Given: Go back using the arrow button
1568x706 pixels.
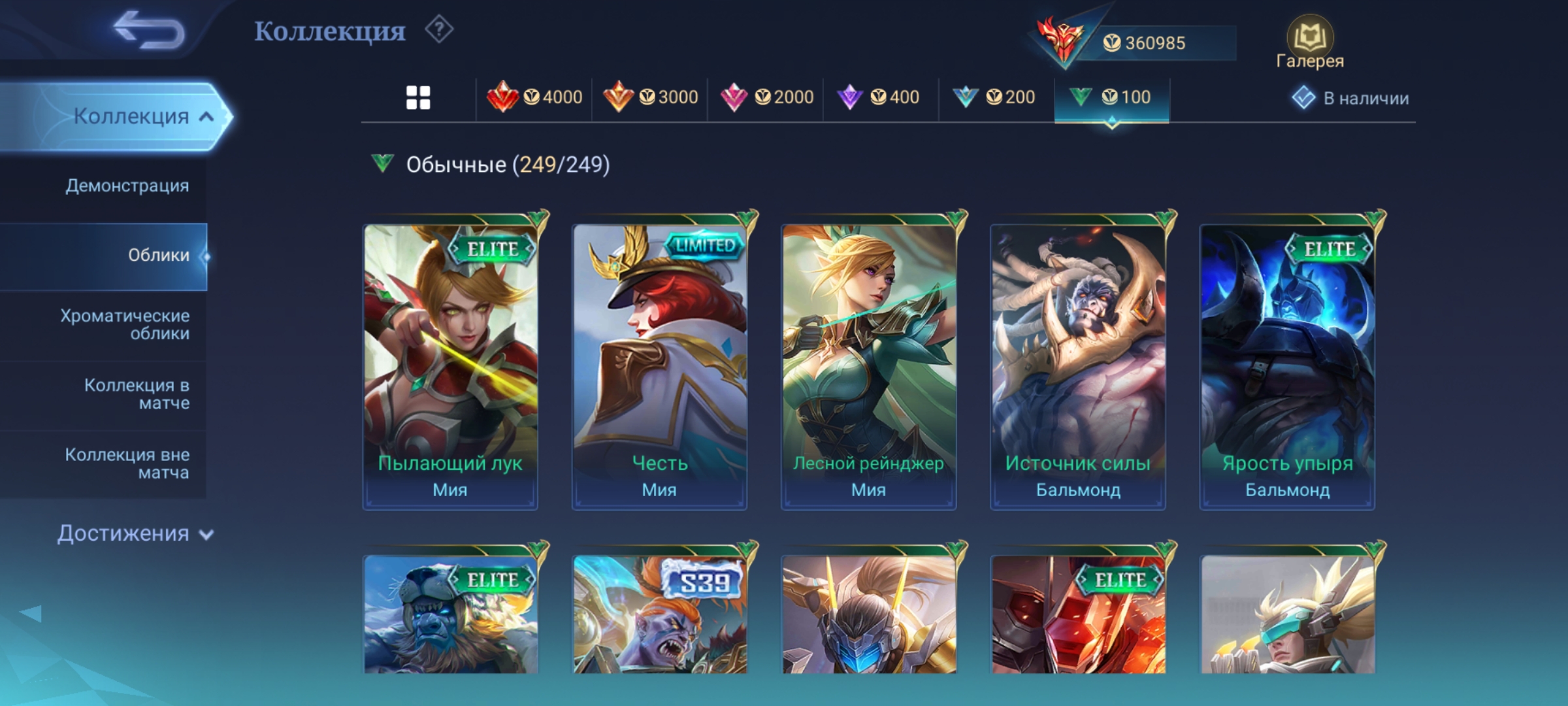Looking at the screenshot, I should point(149,30).
